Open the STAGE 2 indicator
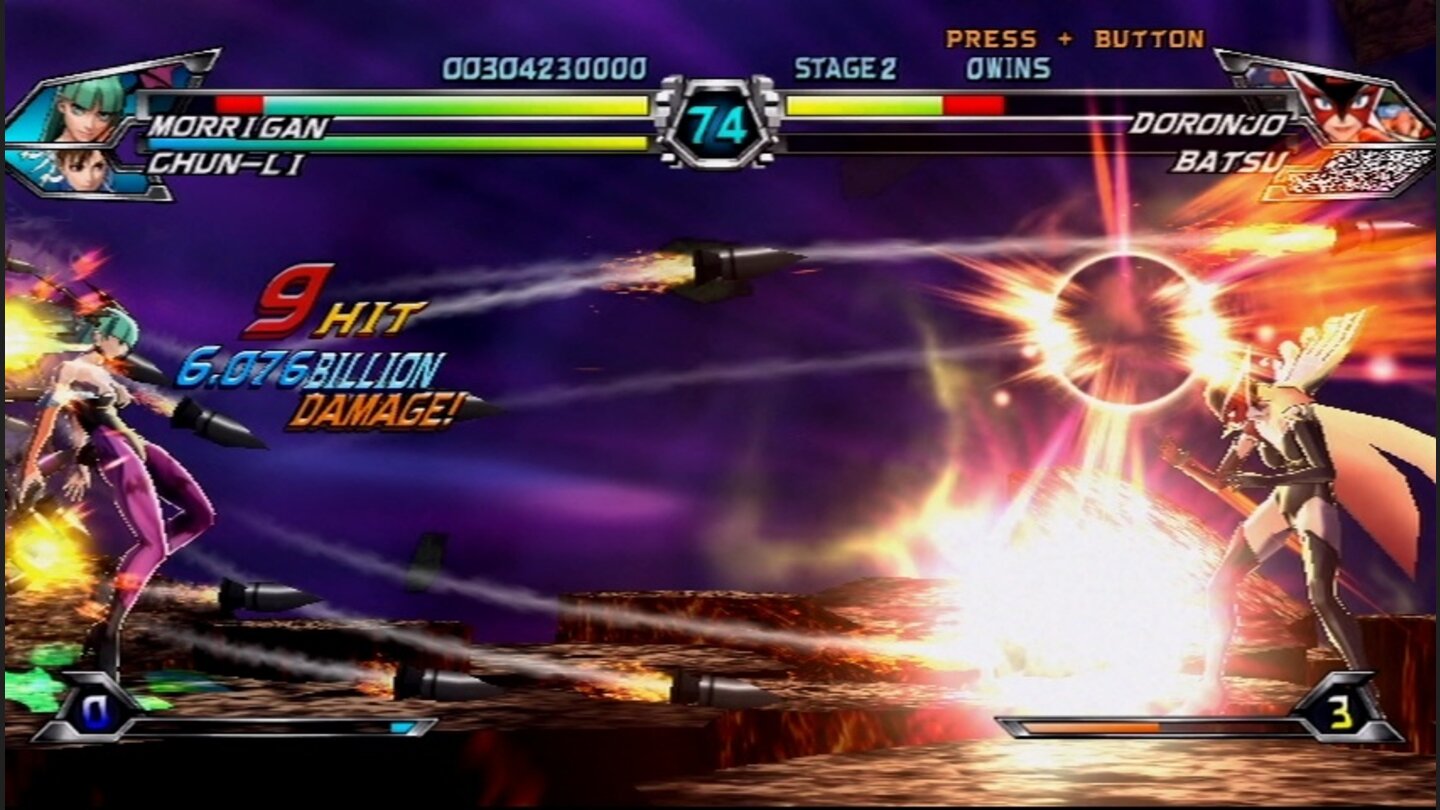 click(x=848, y=68)
